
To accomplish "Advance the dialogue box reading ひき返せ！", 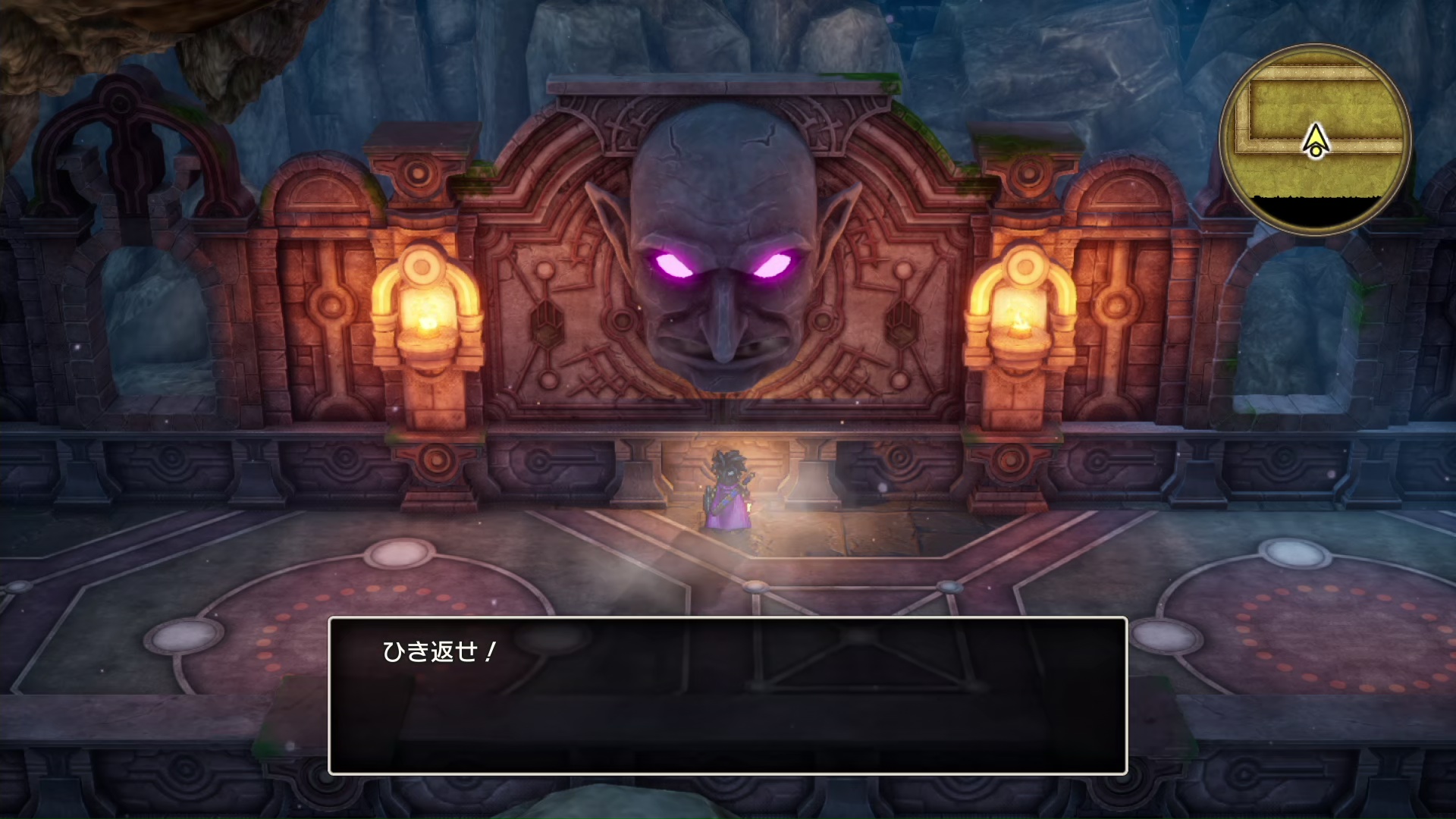I will point(727,695).
